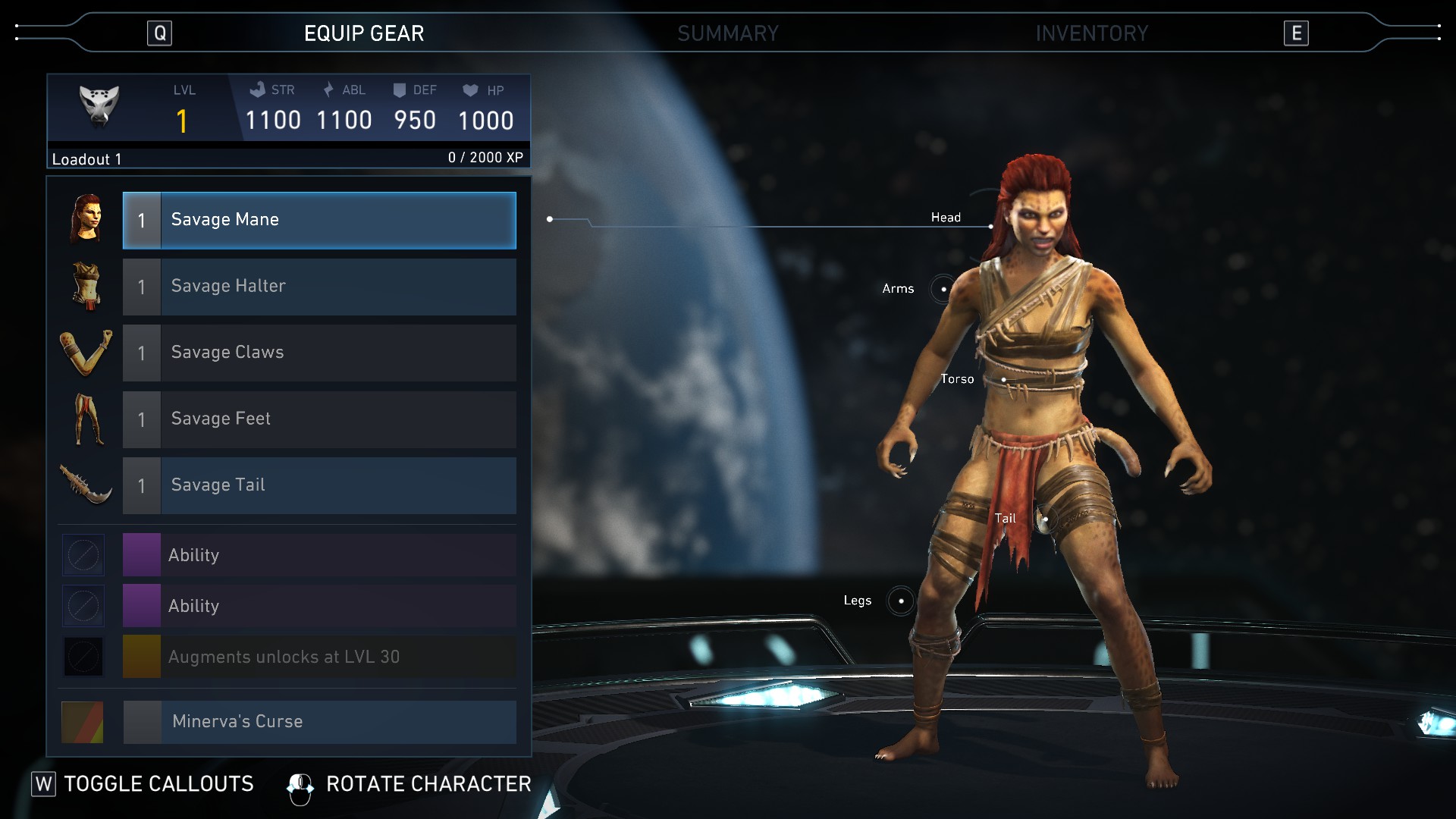
Task: Select the Legs callout marker
Action: pyautogui.click(x=901, y=601)
